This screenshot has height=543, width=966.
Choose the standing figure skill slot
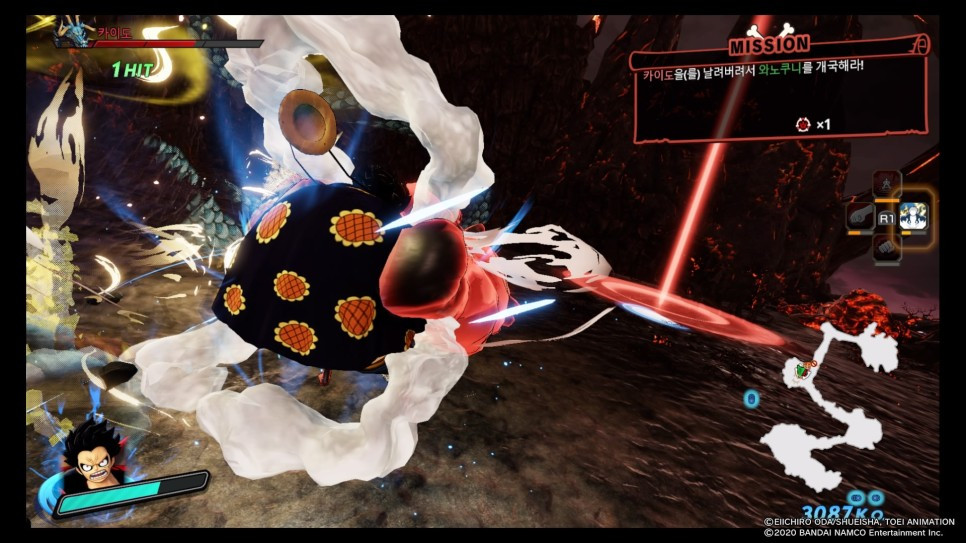point(887,184)
